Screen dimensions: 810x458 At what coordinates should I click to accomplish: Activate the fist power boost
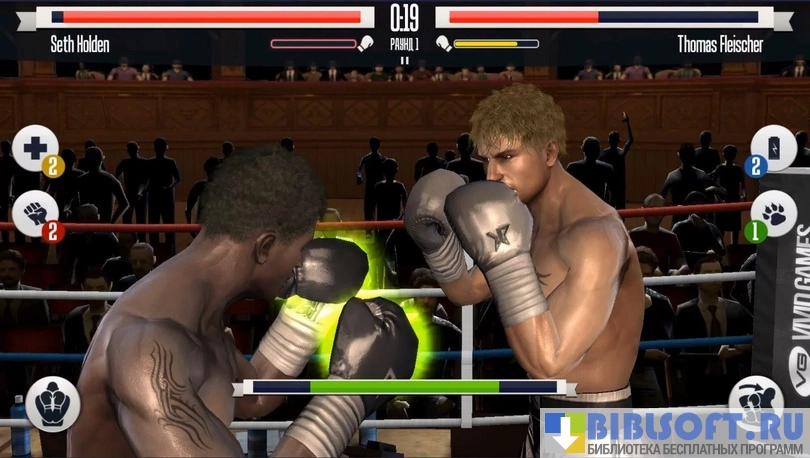pos(35,213)
